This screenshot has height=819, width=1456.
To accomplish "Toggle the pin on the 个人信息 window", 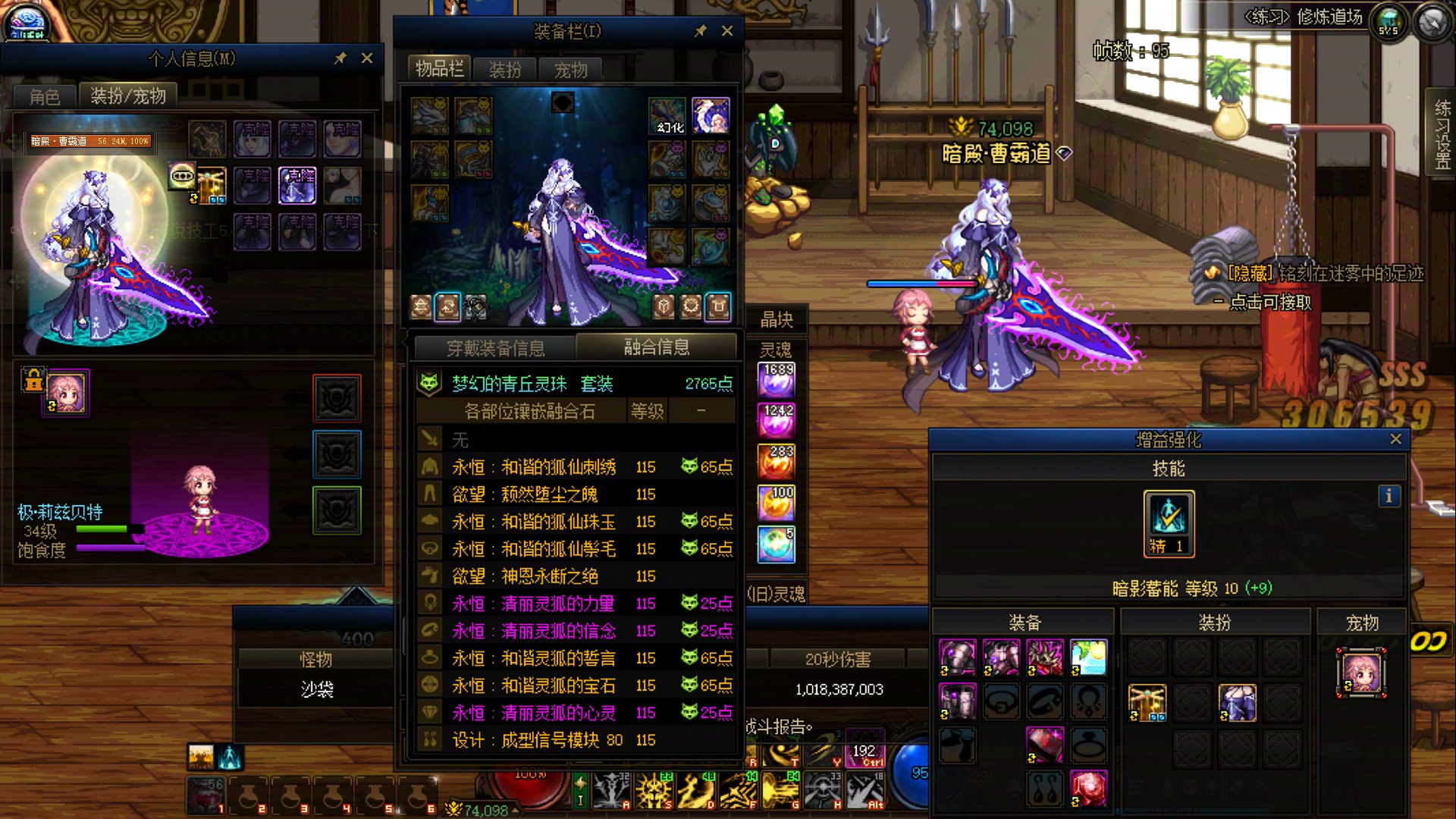I will 340,58.
